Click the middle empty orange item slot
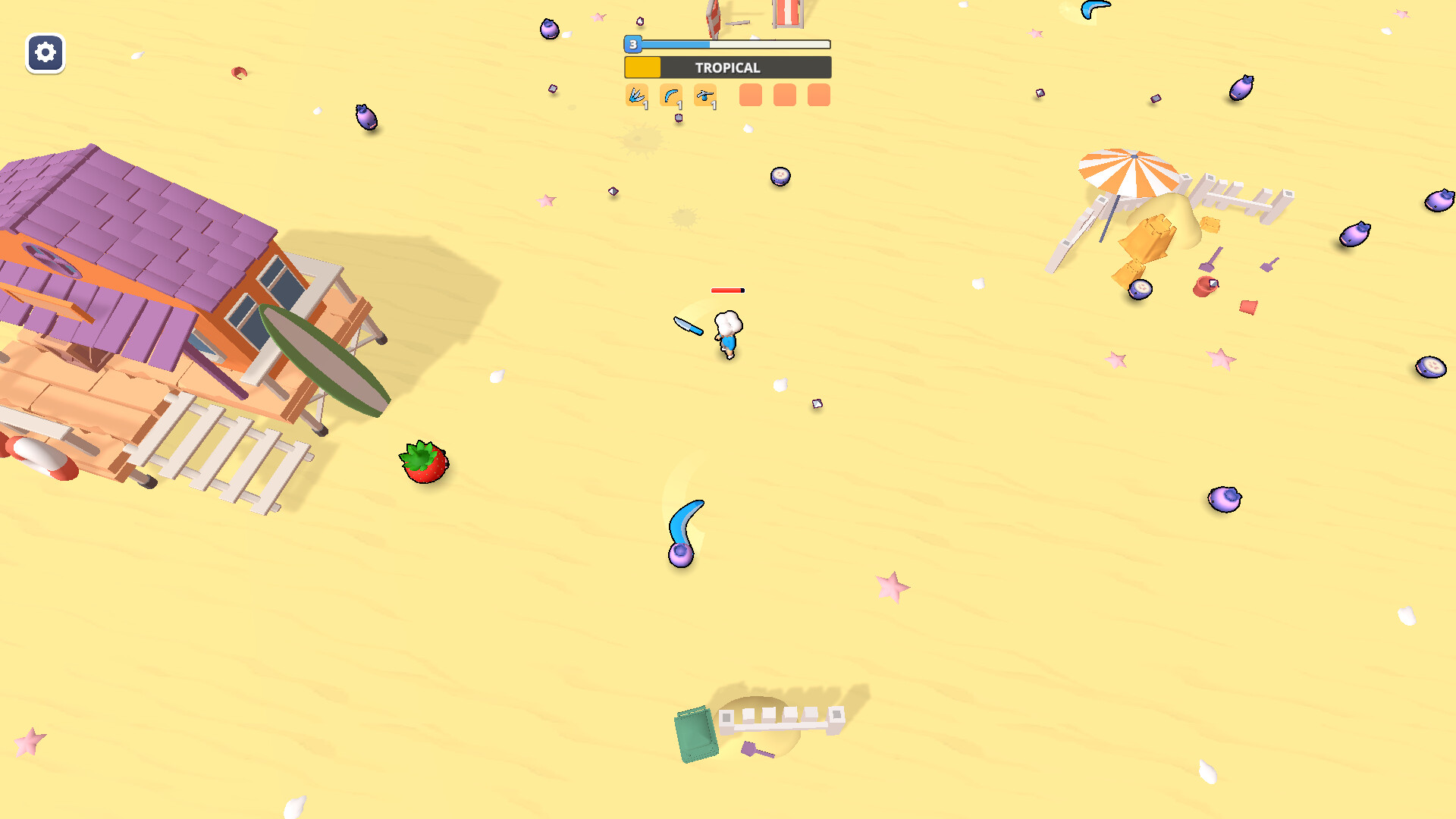 (784, 96)
